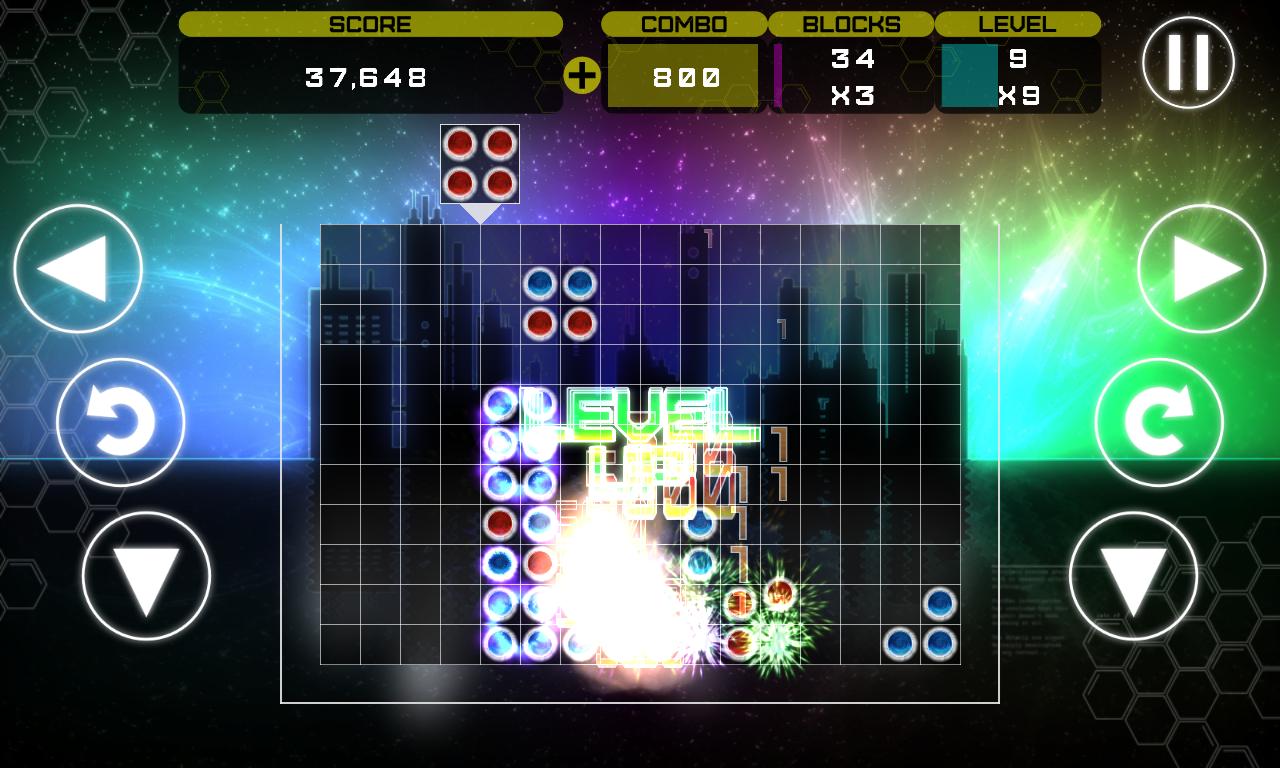Move the block with the right arrow
The height and width of the screenshot is (768, 1280).
point(1202,269)
